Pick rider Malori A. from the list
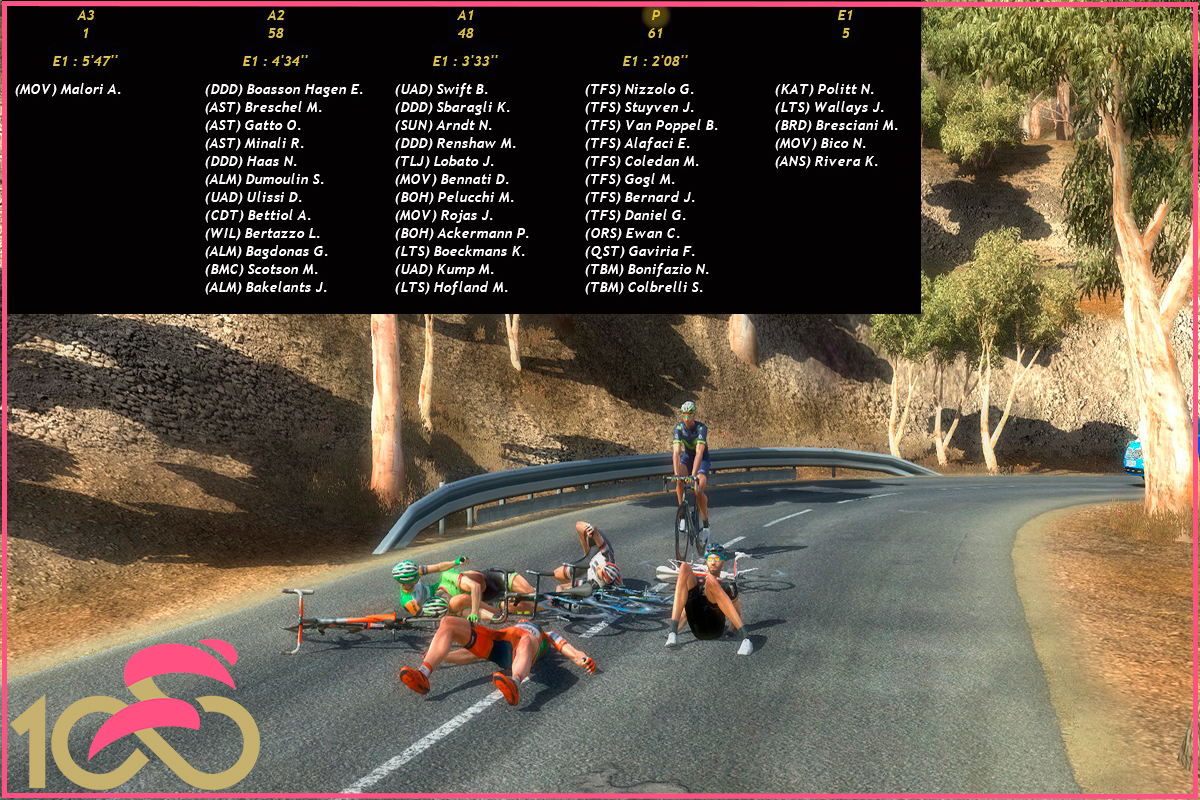1200x800 pixels. coord(68,90)
